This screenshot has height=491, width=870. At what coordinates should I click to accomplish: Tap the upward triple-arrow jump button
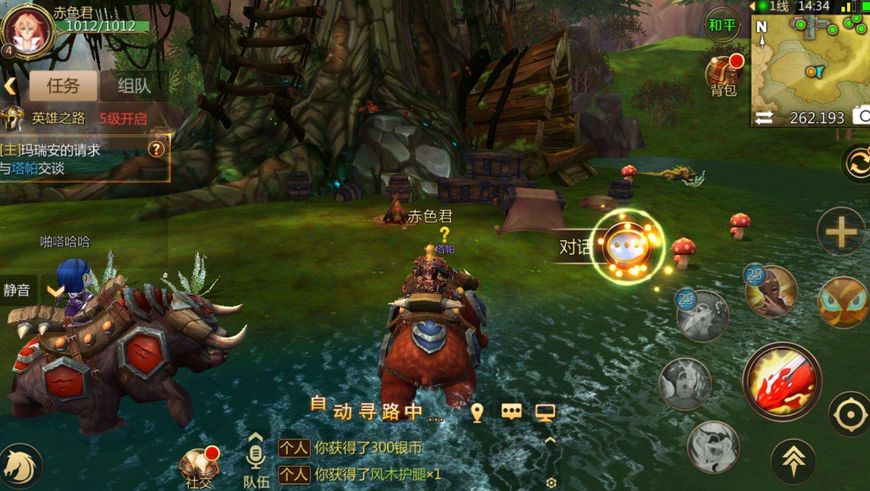click(793, 459)
